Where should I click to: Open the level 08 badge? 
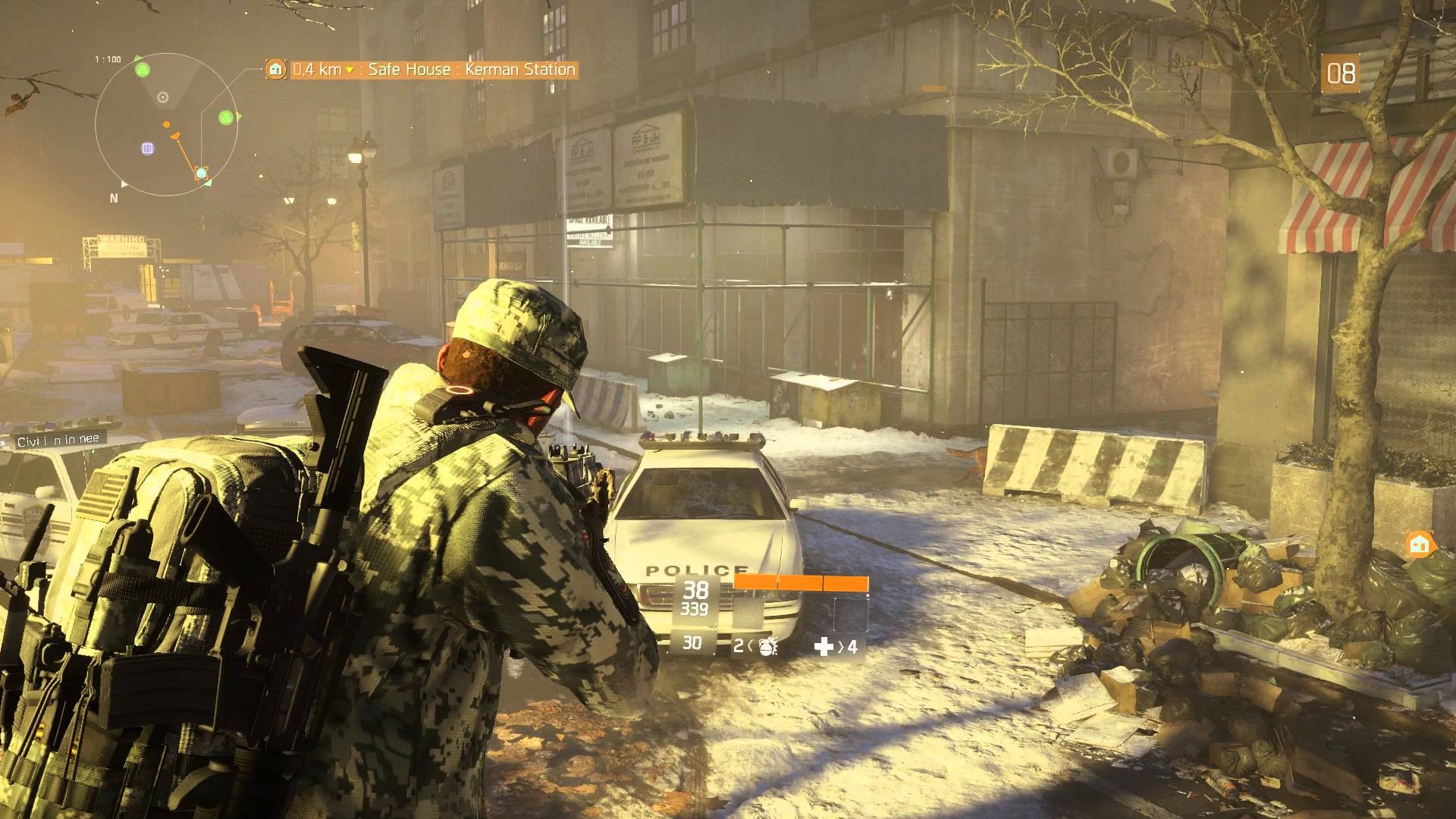coord(1340,74)
